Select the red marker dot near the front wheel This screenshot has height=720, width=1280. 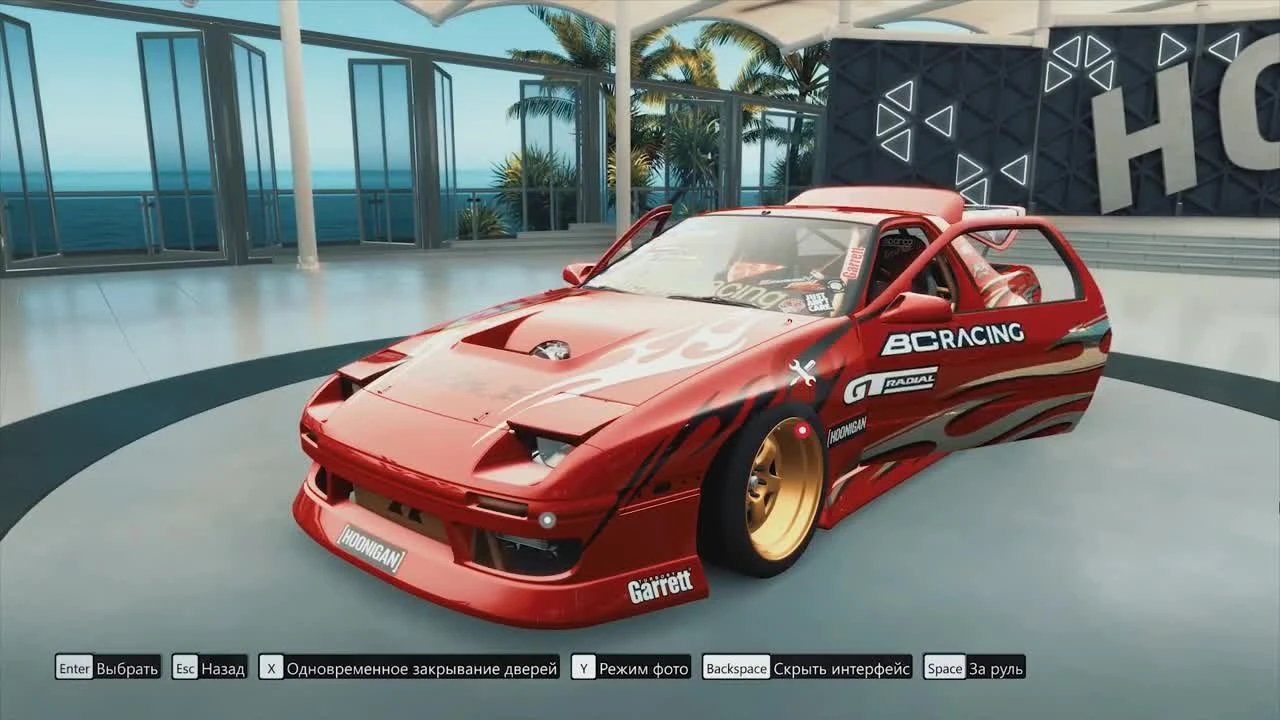coord(802,429)
